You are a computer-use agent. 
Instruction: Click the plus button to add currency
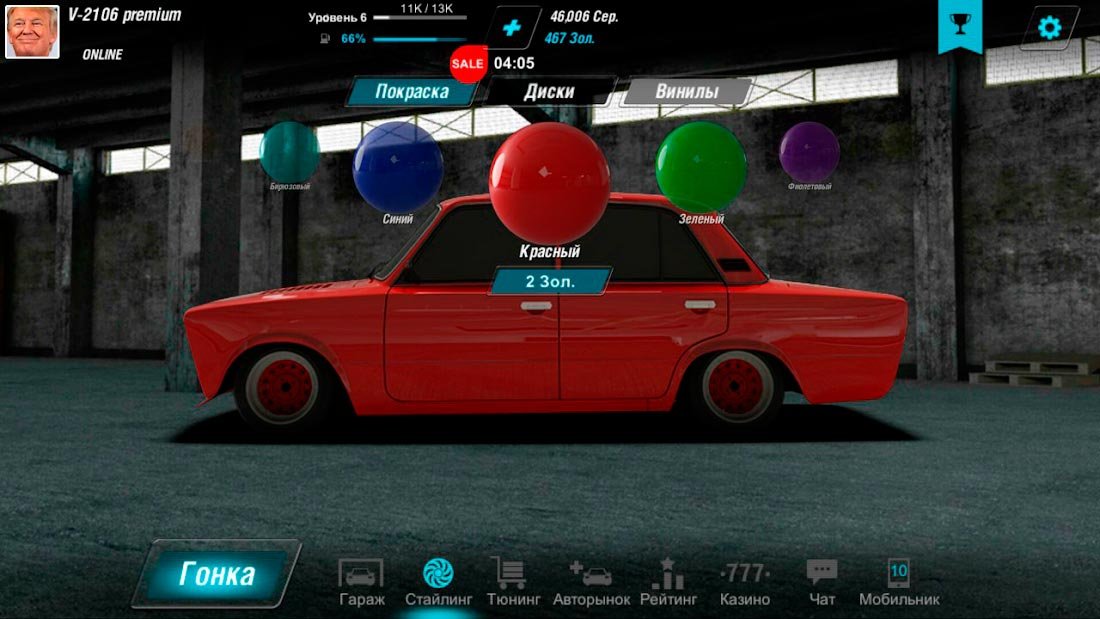(512, 28)
